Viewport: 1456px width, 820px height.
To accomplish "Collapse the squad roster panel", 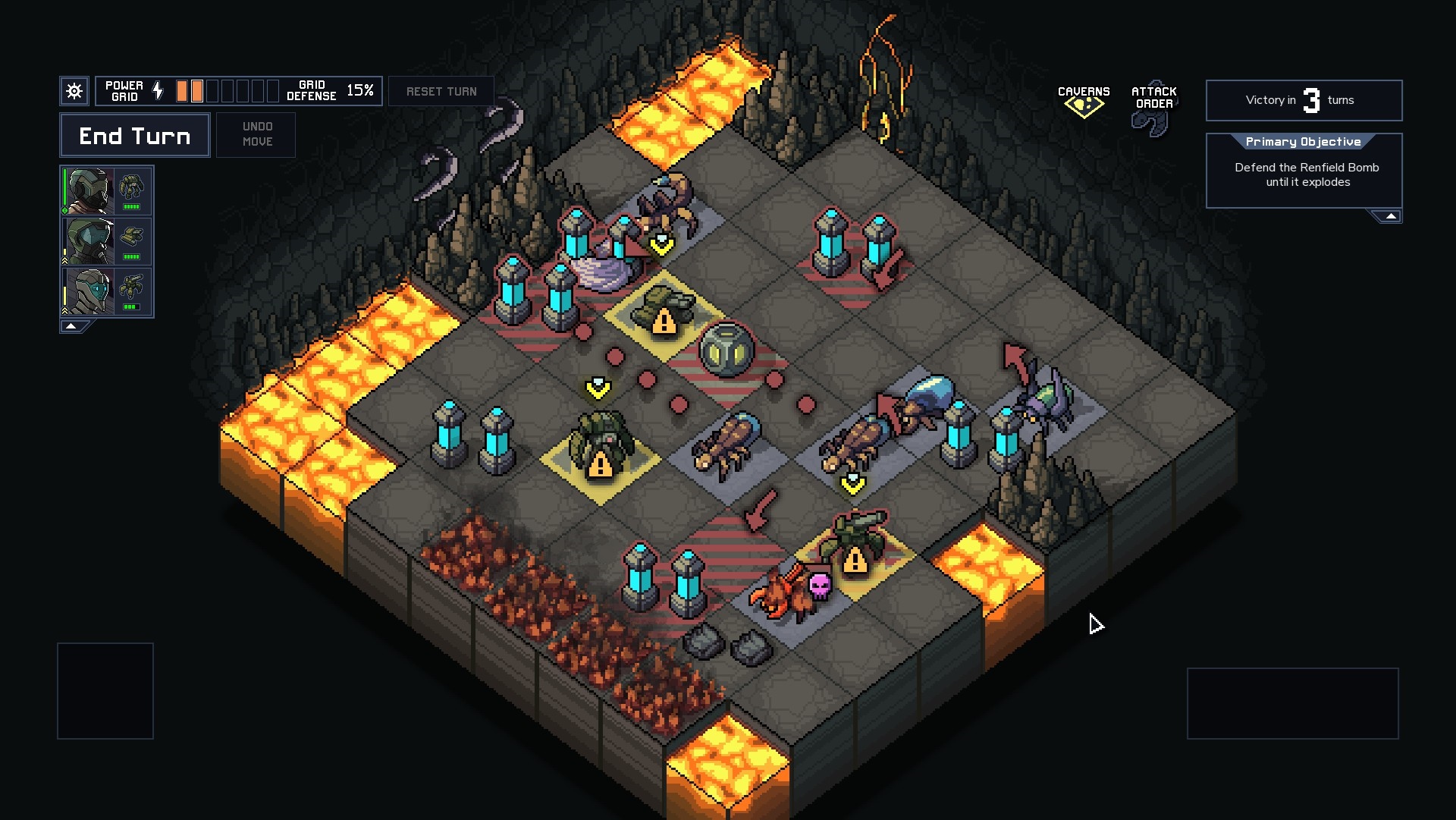I will point(72,326).
